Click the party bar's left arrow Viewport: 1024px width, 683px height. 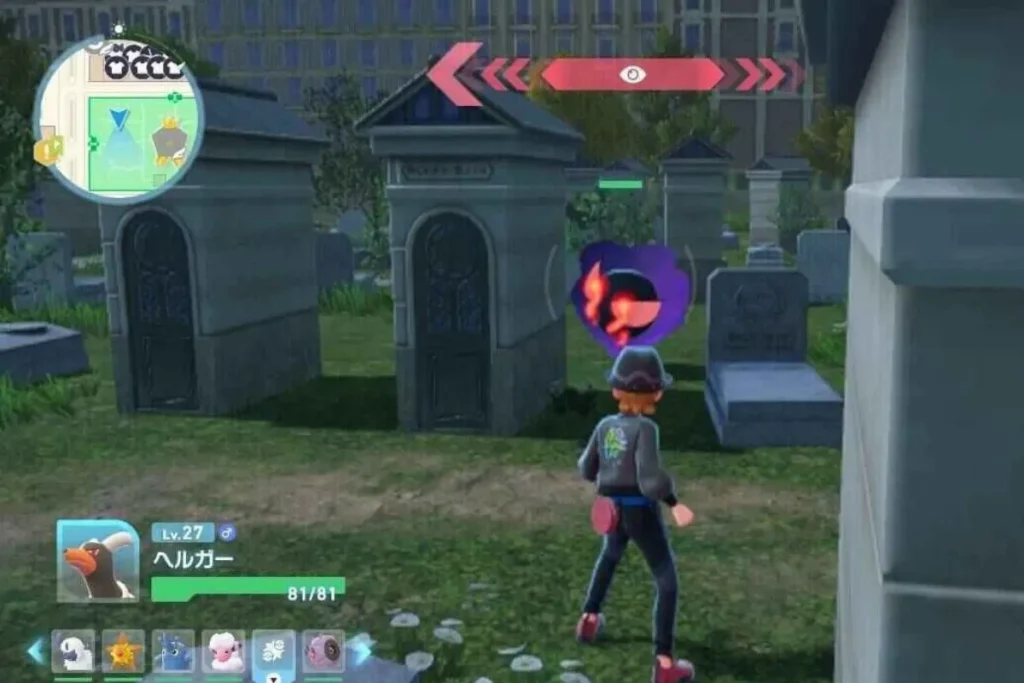click(37, 651)
